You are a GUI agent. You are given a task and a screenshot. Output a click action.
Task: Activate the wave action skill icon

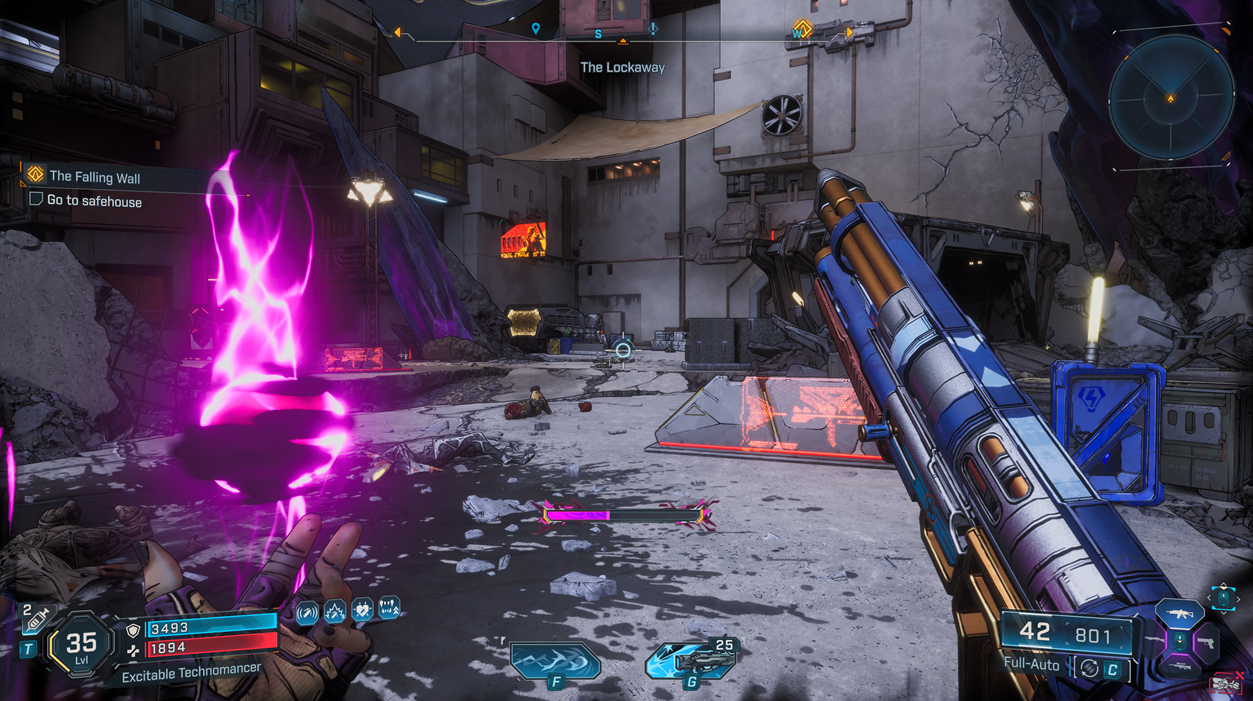pyautogui.click(x=555, y=660)
